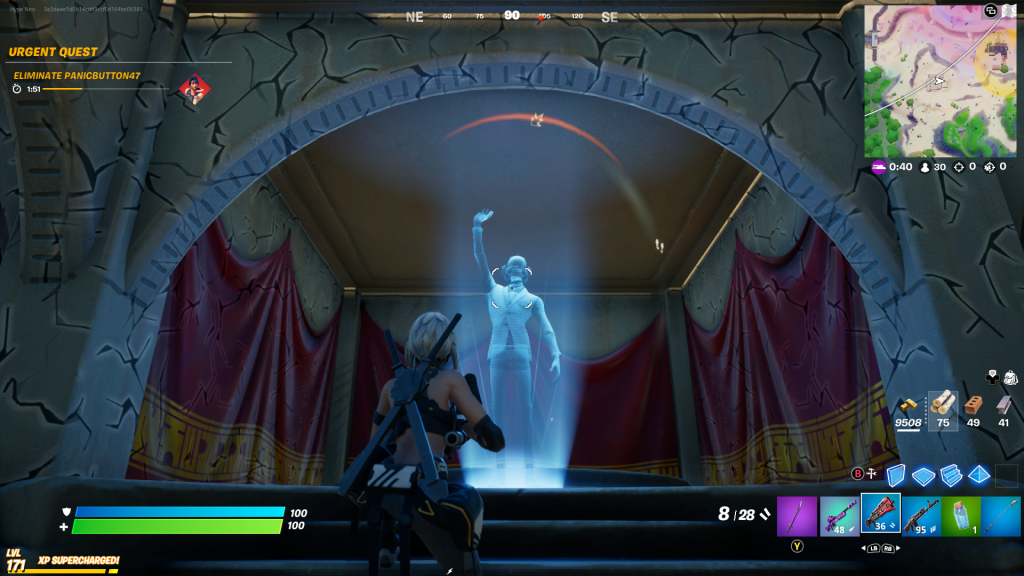1024x576 pixels.
Task: Open the backpack inventory icon
Action: (x=1010, y=377)
